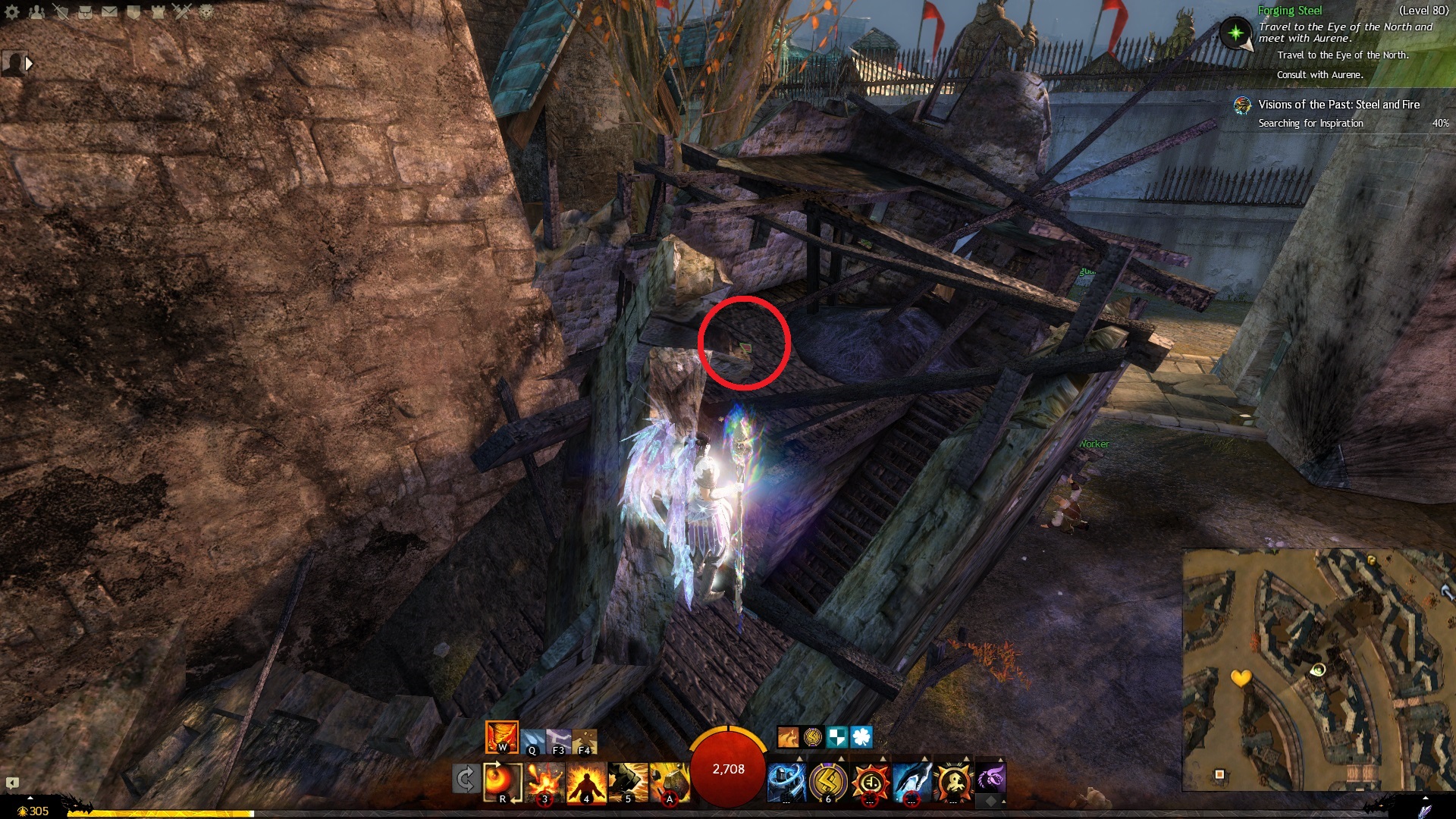The image size is (1456, 819).
Task: Expand the party portrait arrow
Action: [29, 64]
